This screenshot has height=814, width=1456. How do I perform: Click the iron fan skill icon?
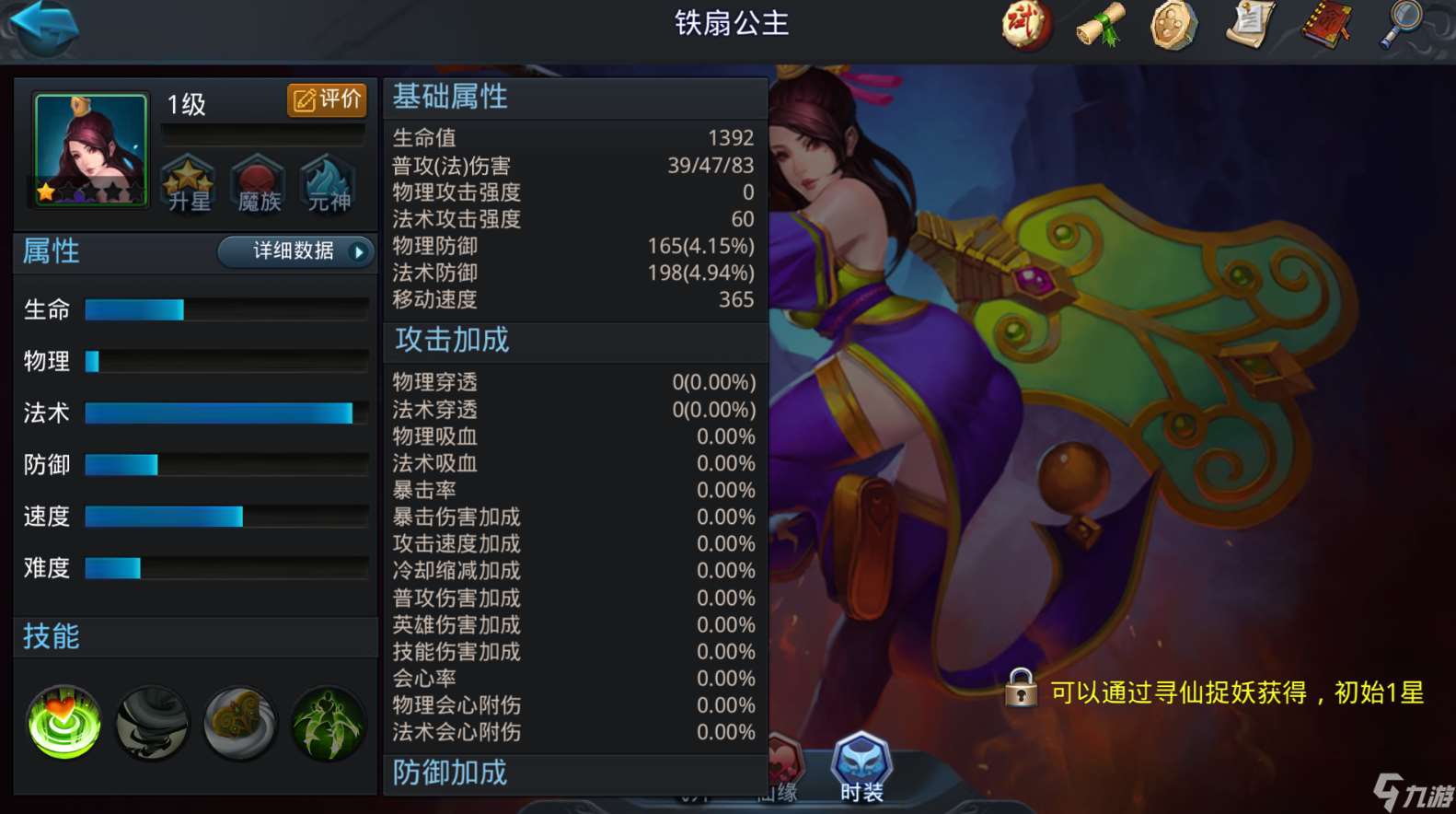click(x=239, y=724)
